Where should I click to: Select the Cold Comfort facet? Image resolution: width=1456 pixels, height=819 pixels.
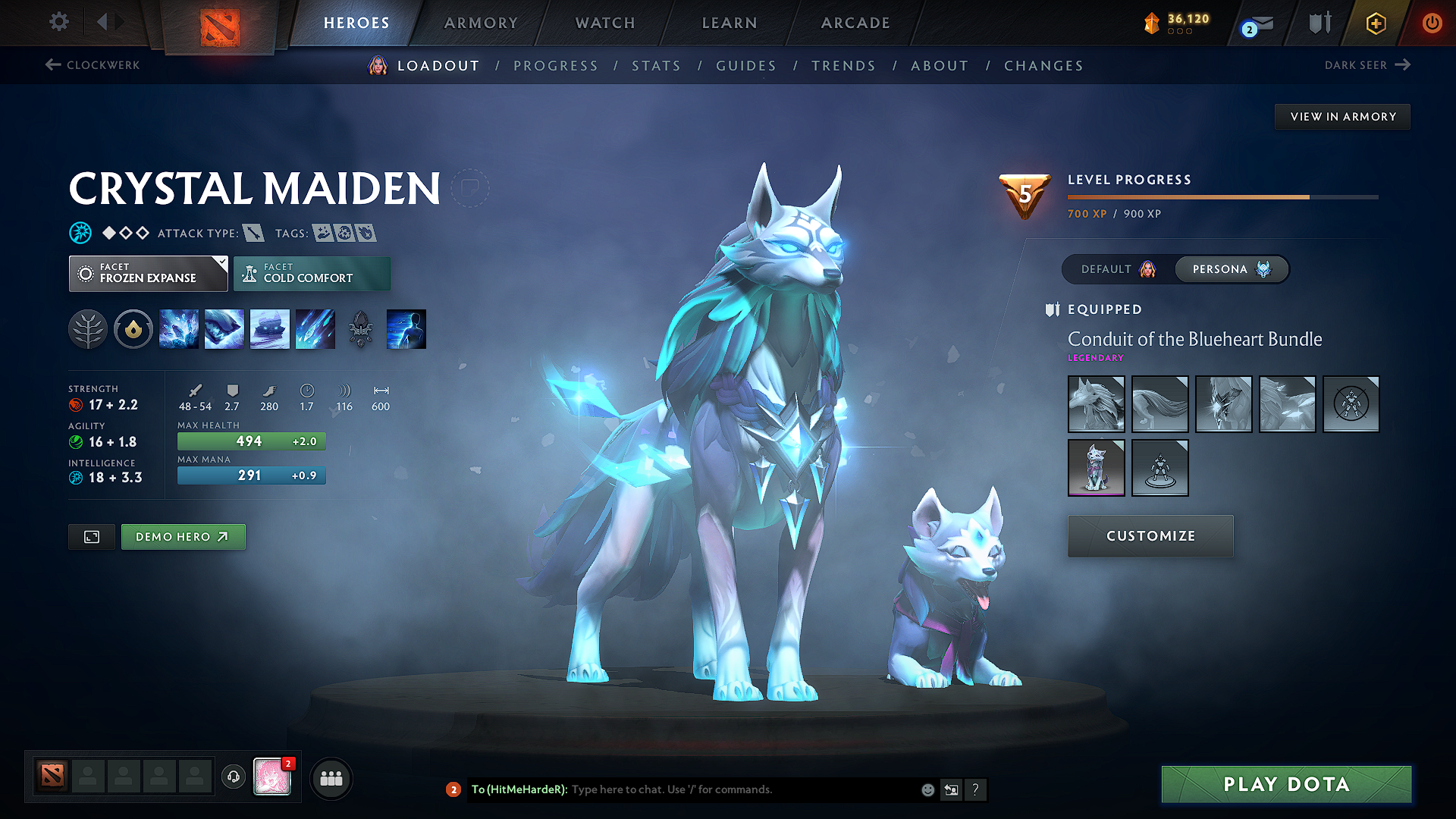coord(312,273)
